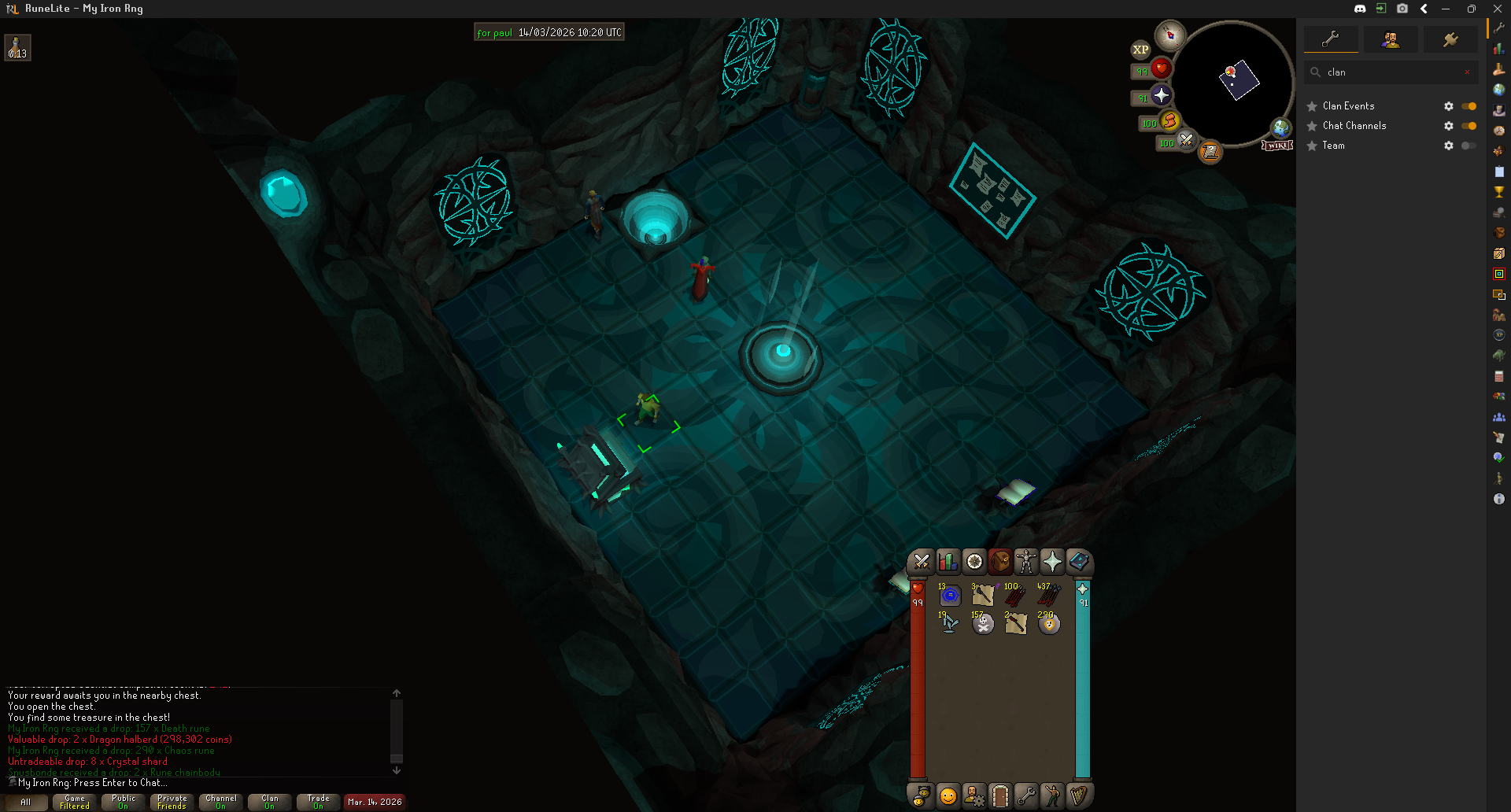Click the Wiki banner button

click(1277, 146)
